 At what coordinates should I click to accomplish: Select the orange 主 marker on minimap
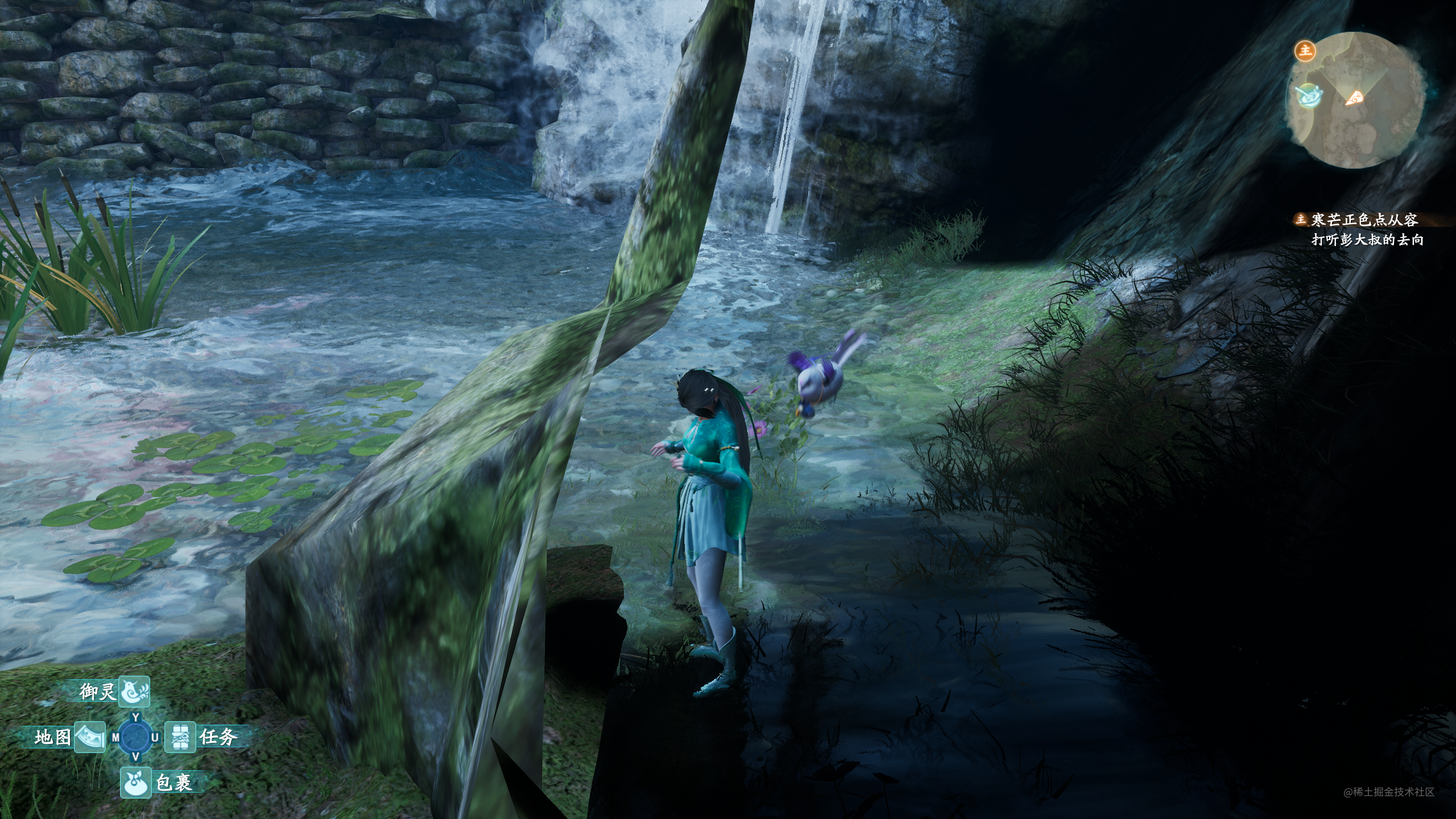1305,51
